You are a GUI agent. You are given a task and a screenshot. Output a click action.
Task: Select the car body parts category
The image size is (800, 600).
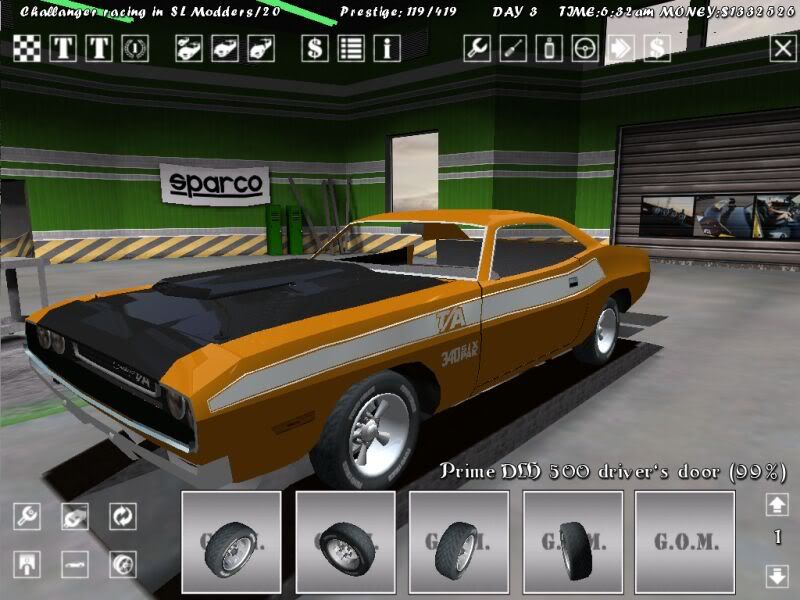point(75,564)
